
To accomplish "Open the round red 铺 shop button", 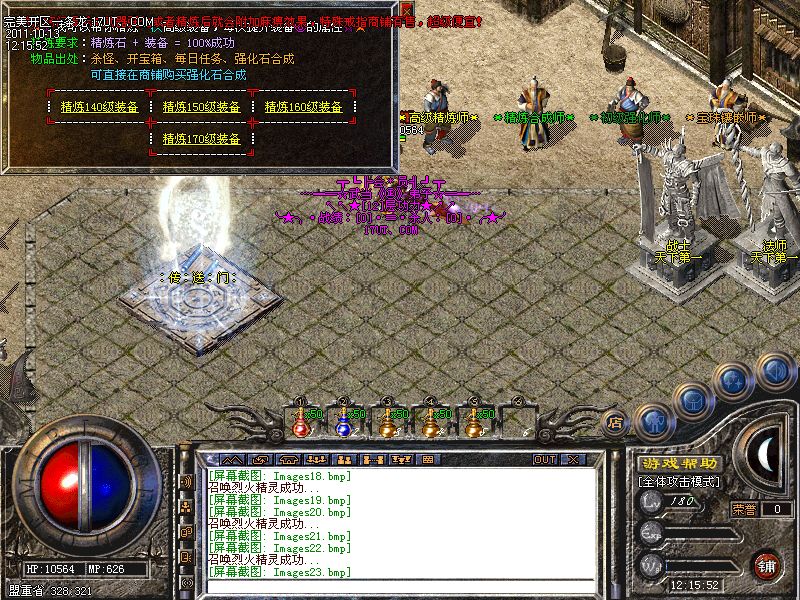I will (767, 566).
